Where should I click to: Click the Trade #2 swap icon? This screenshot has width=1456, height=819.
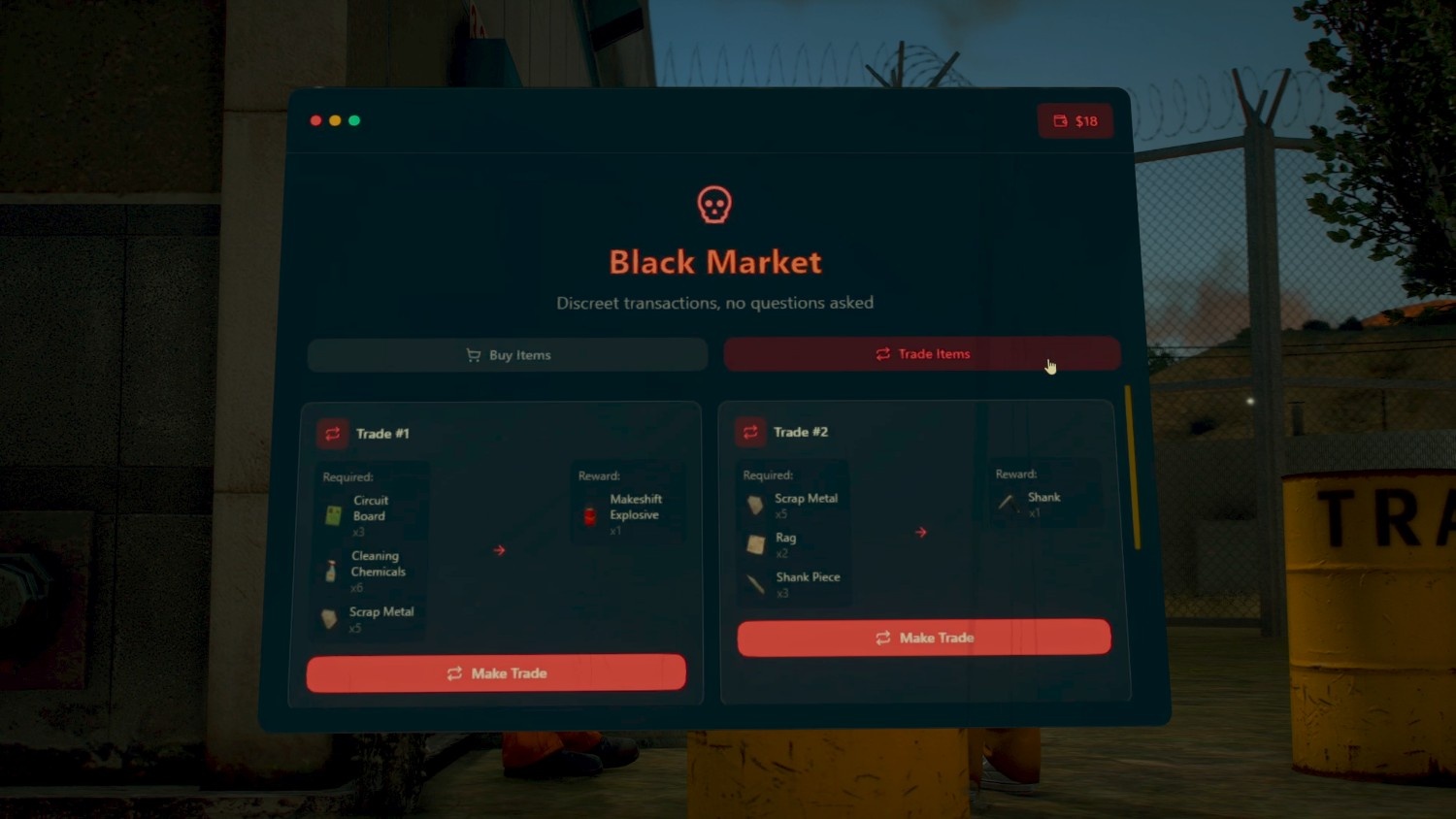tap(750, 432)
